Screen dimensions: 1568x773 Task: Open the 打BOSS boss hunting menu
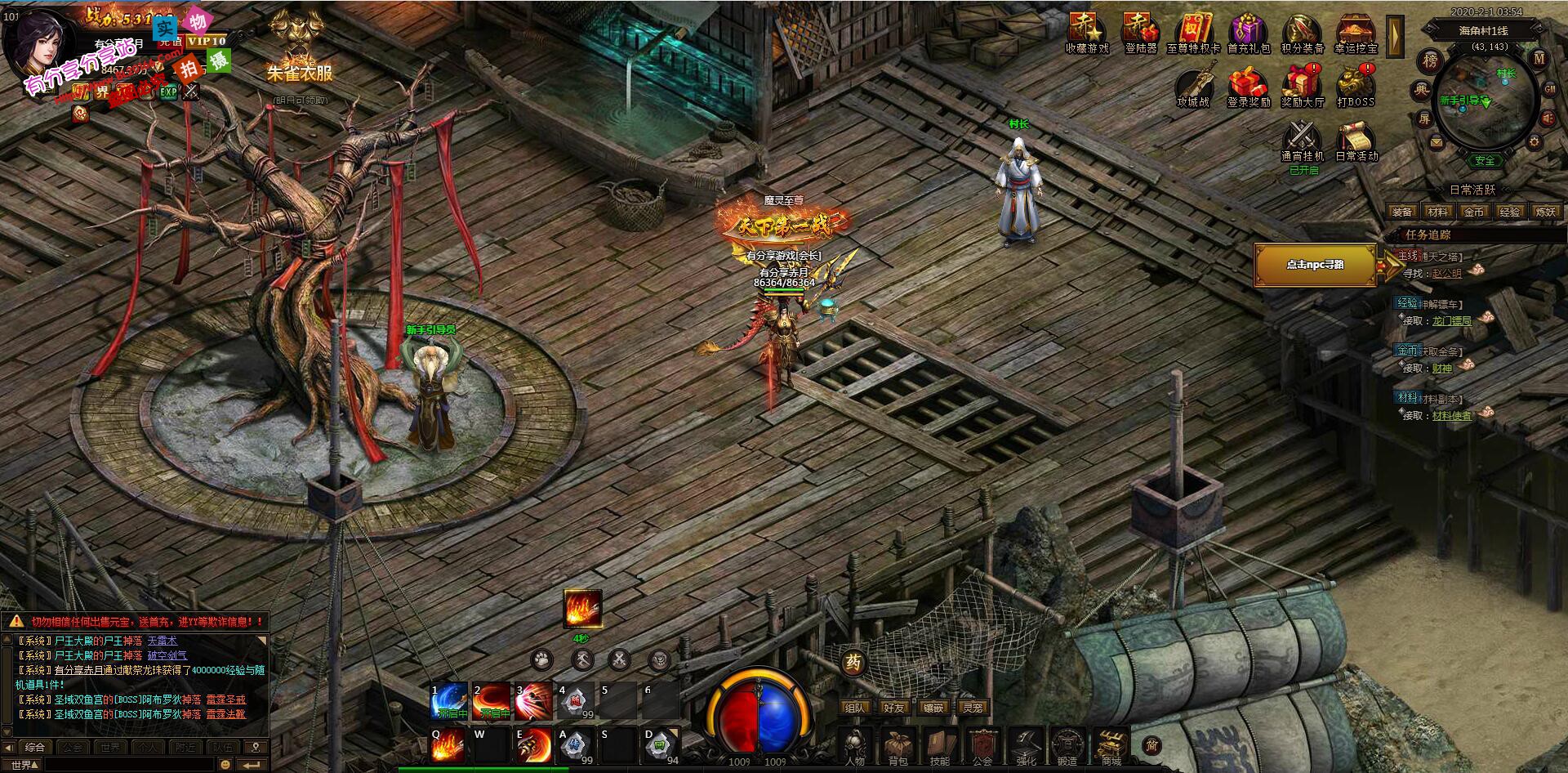[1356, 87]
